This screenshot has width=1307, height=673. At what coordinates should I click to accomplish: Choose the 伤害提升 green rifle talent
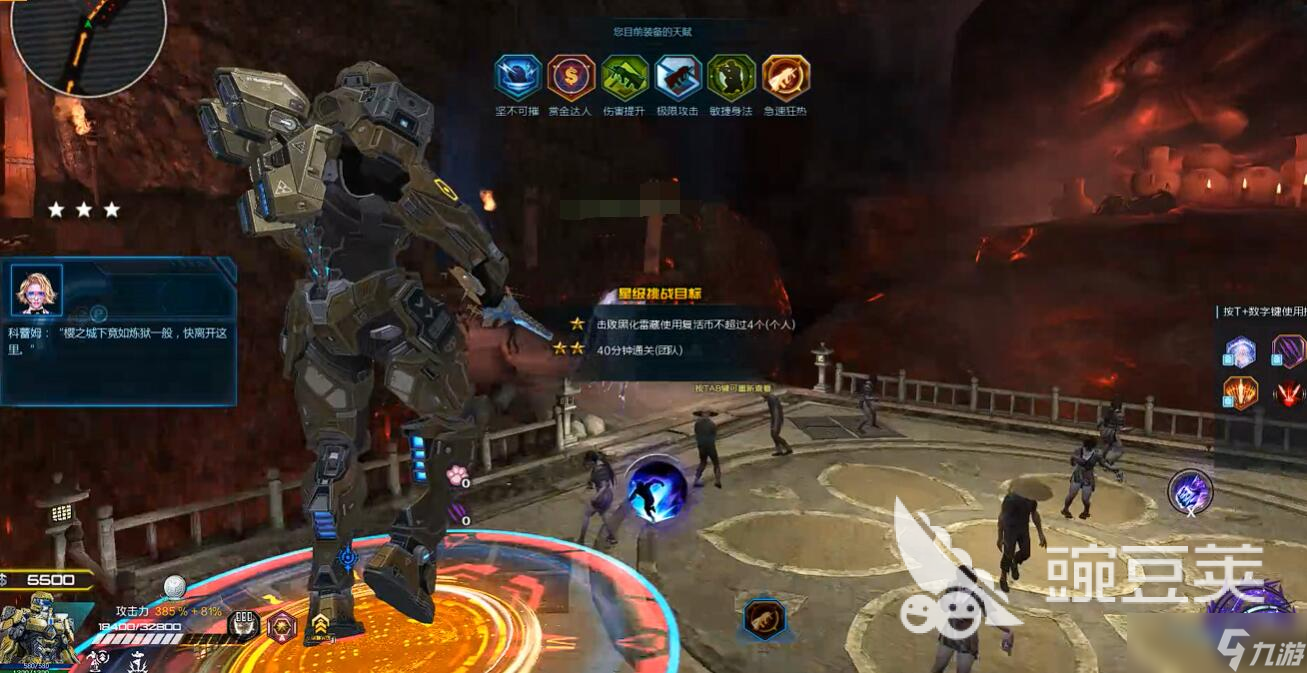[625, 77]
